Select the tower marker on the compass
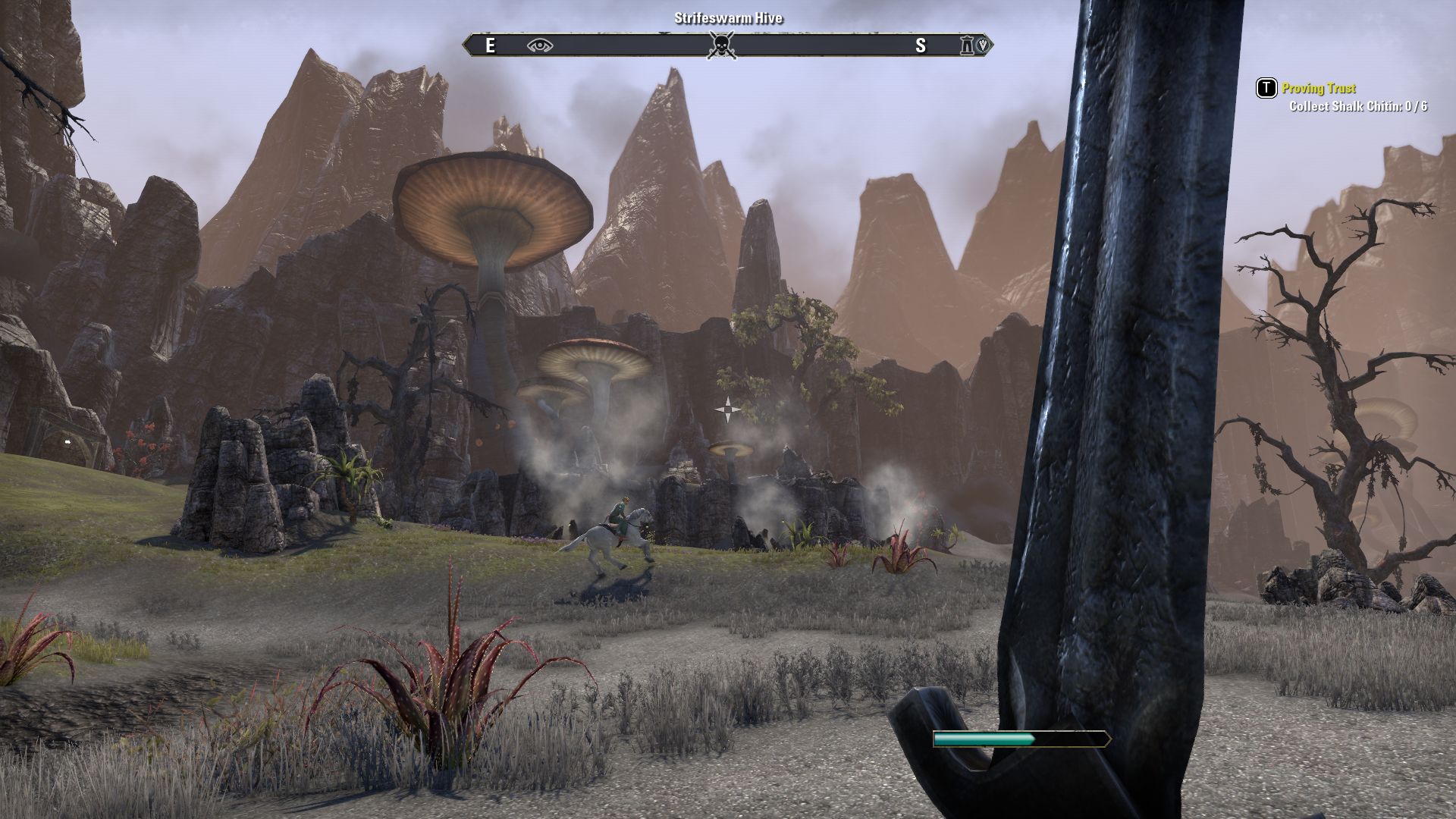 [967, 46]
